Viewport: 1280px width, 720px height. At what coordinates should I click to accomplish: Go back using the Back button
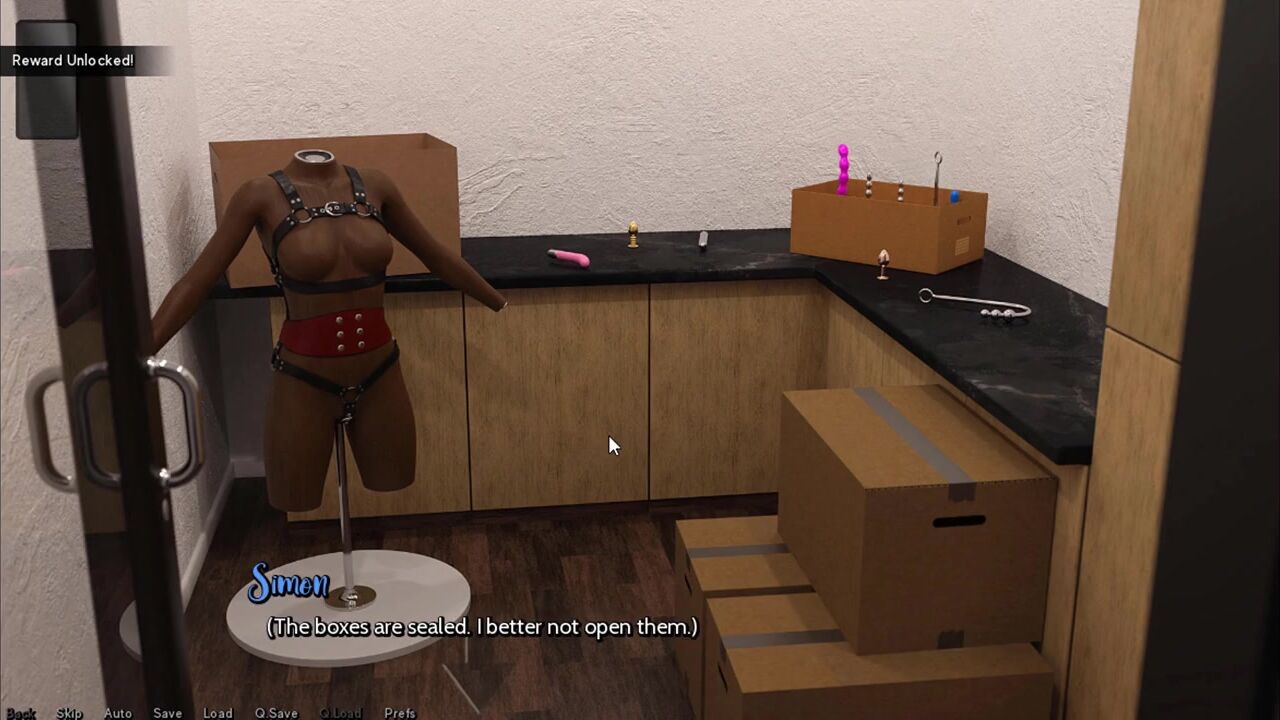click(x=21, y=713)
